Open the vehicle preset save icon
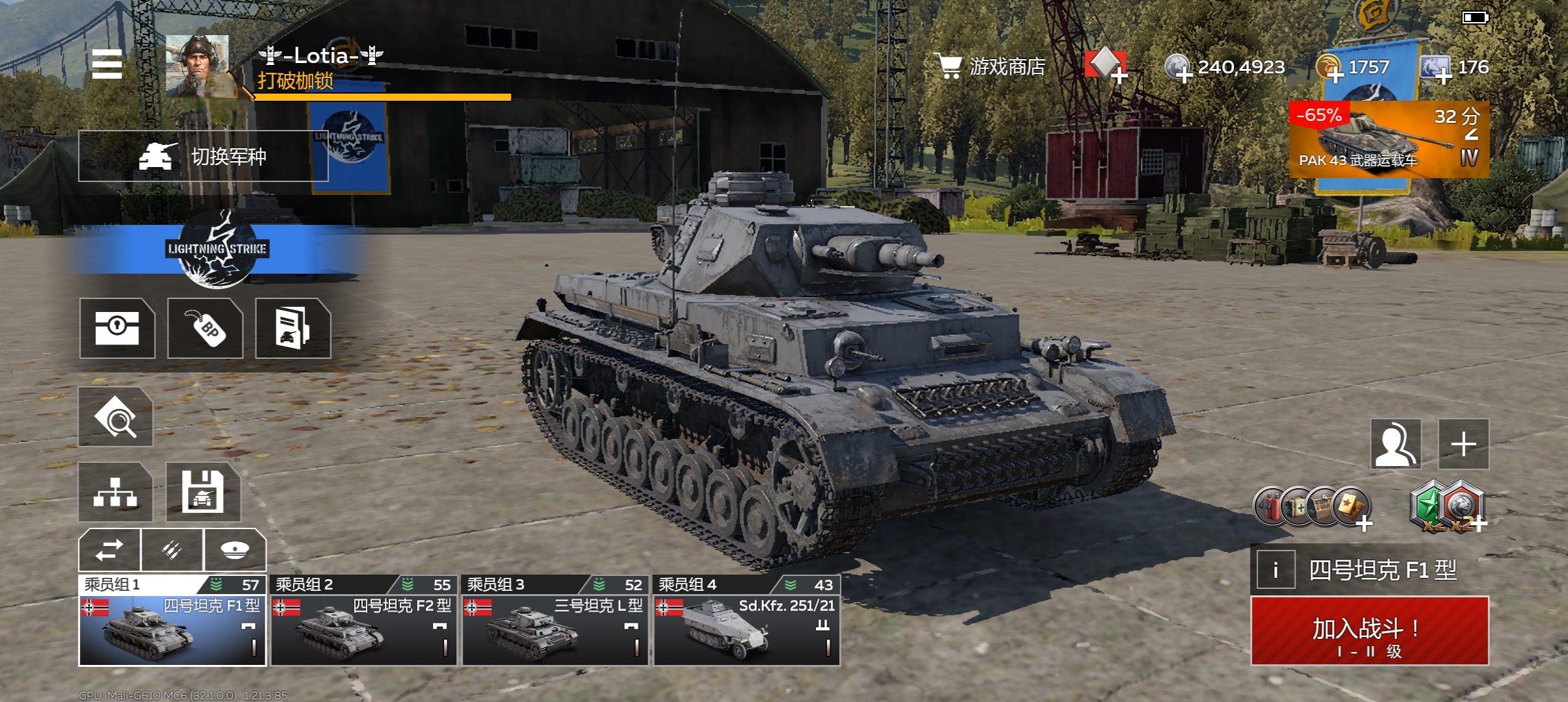Image resolution: width=1568 pixels, height=702 pixels. pos(203,492)
